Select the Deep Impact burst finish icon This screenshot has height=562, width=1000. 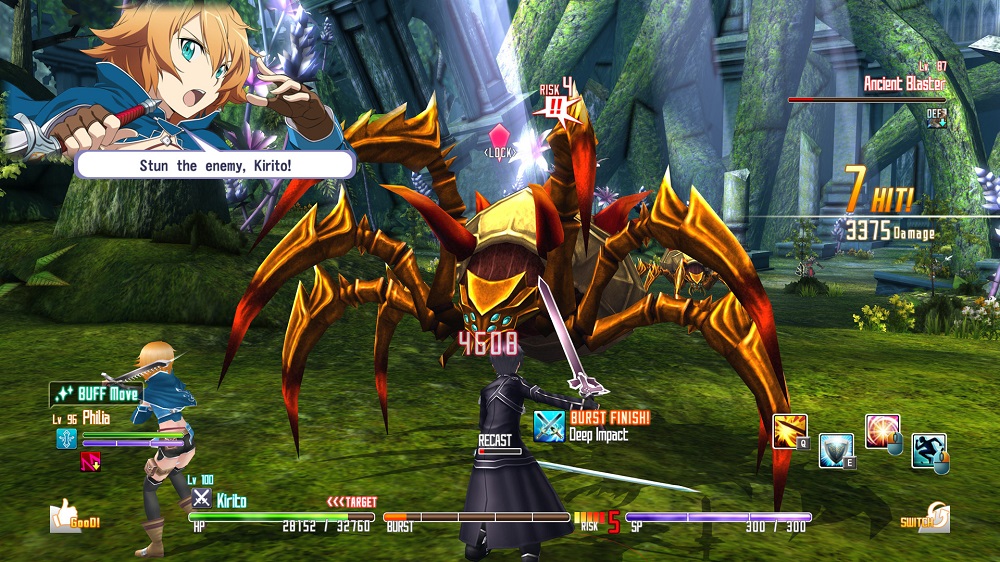click(x=549, y=426)
